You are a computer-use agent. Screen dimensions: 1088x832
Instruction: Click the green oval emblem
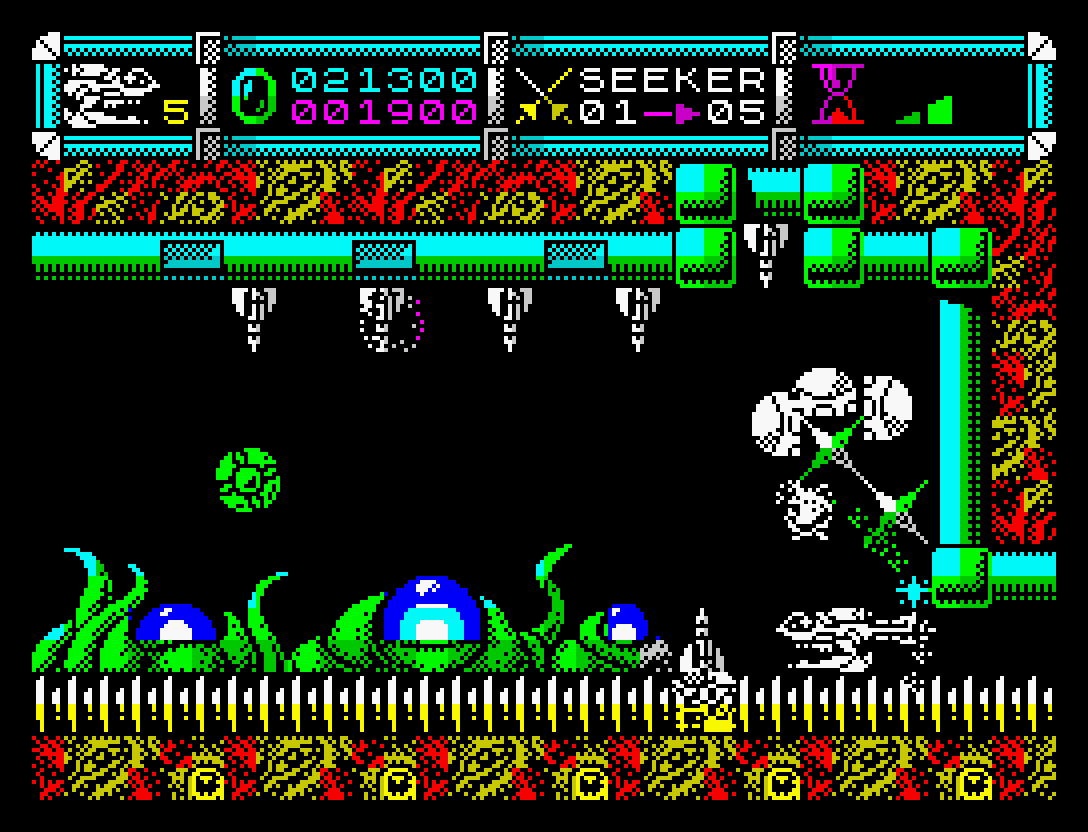[249, 95]
